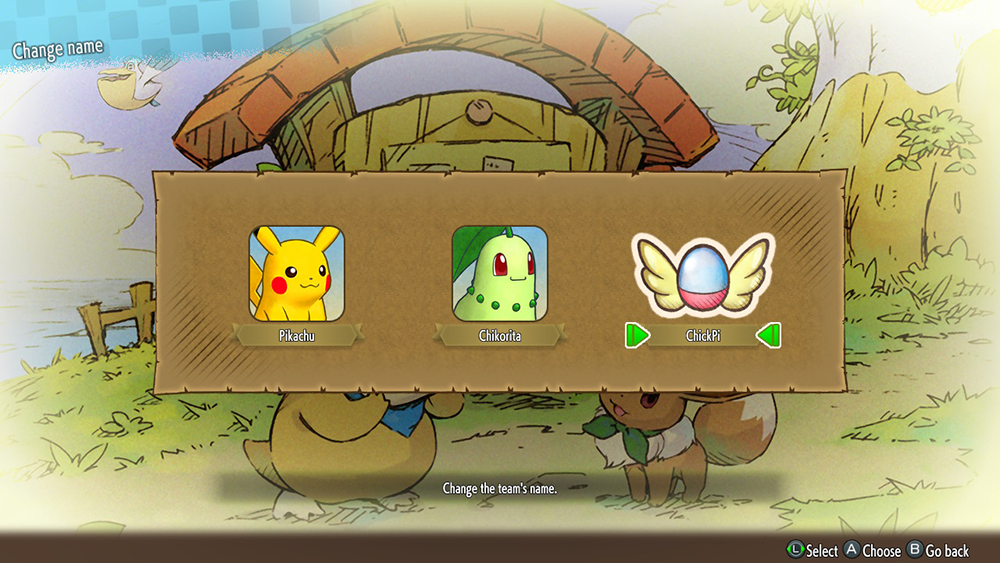Click the green arrow left of ChickPi
Image resolution: width=1000 pixels, height=563 pixels.
pyautogui.click(x=638, y=336)
